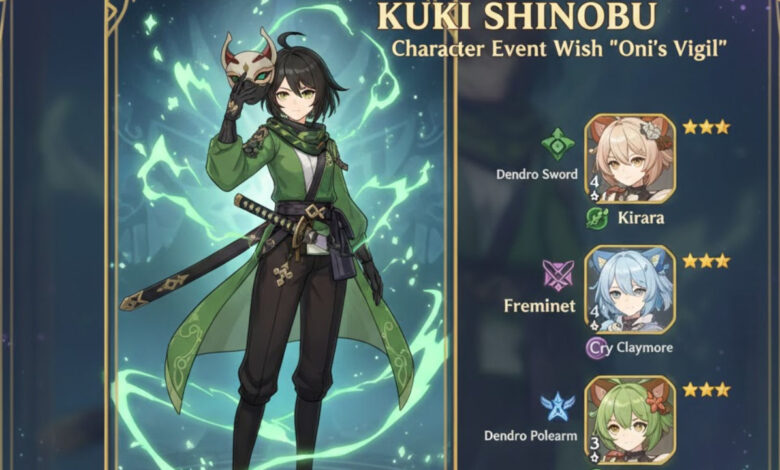
Task: Click the purple emblem above Freminet
Action: 558,273
